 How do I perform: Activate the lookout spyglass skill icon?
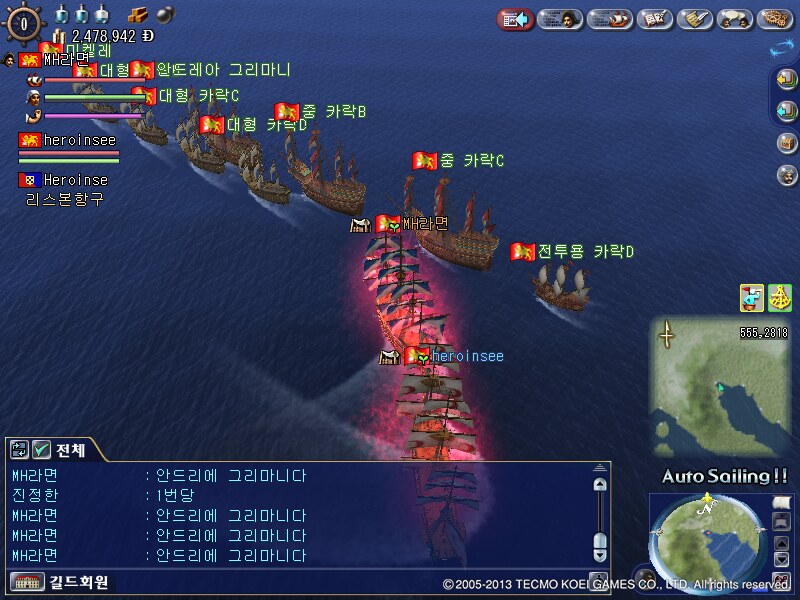point(752,297)
